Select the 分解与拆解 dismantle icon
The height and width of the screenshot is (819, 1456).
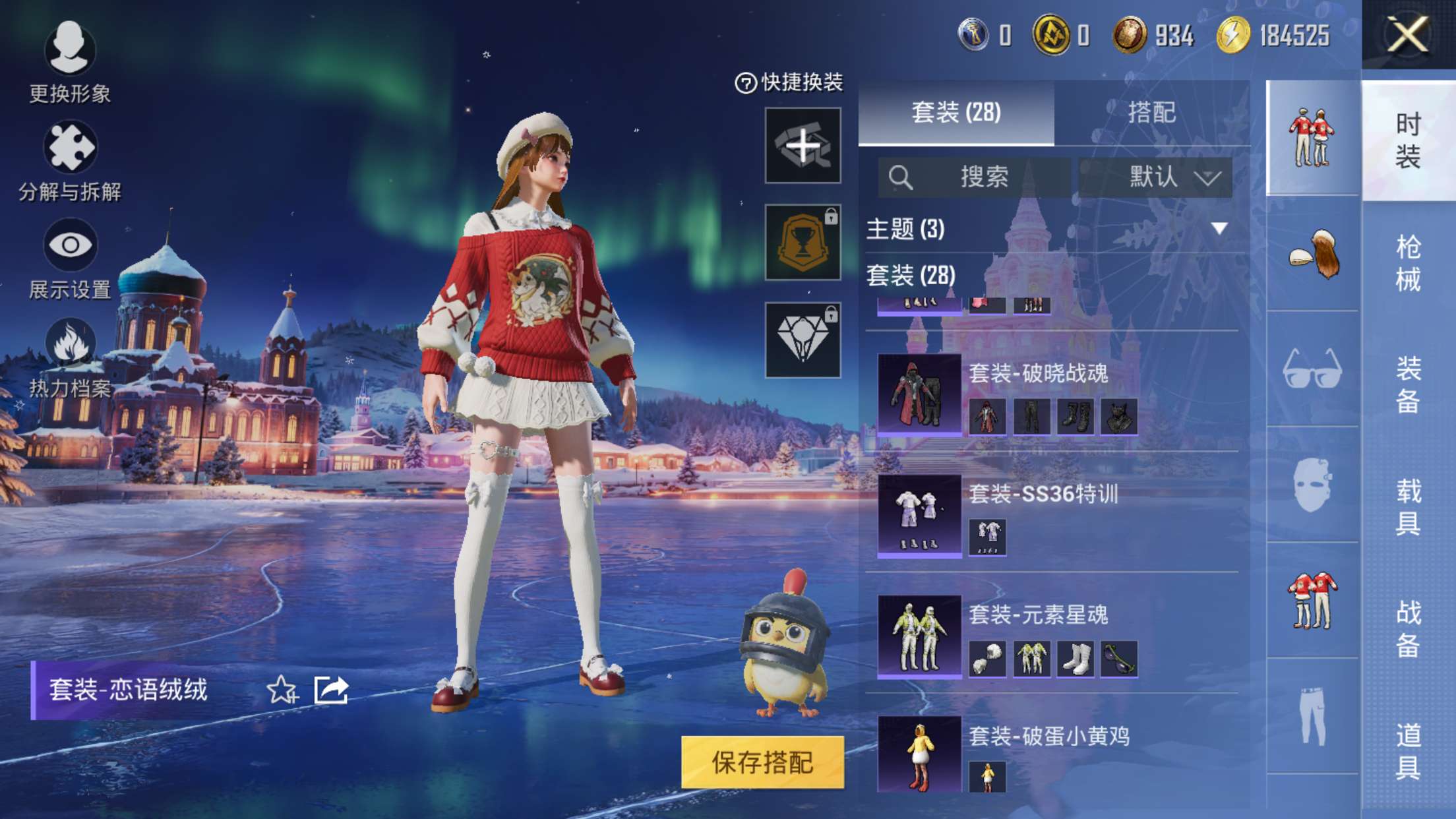[x=69, y=146]
